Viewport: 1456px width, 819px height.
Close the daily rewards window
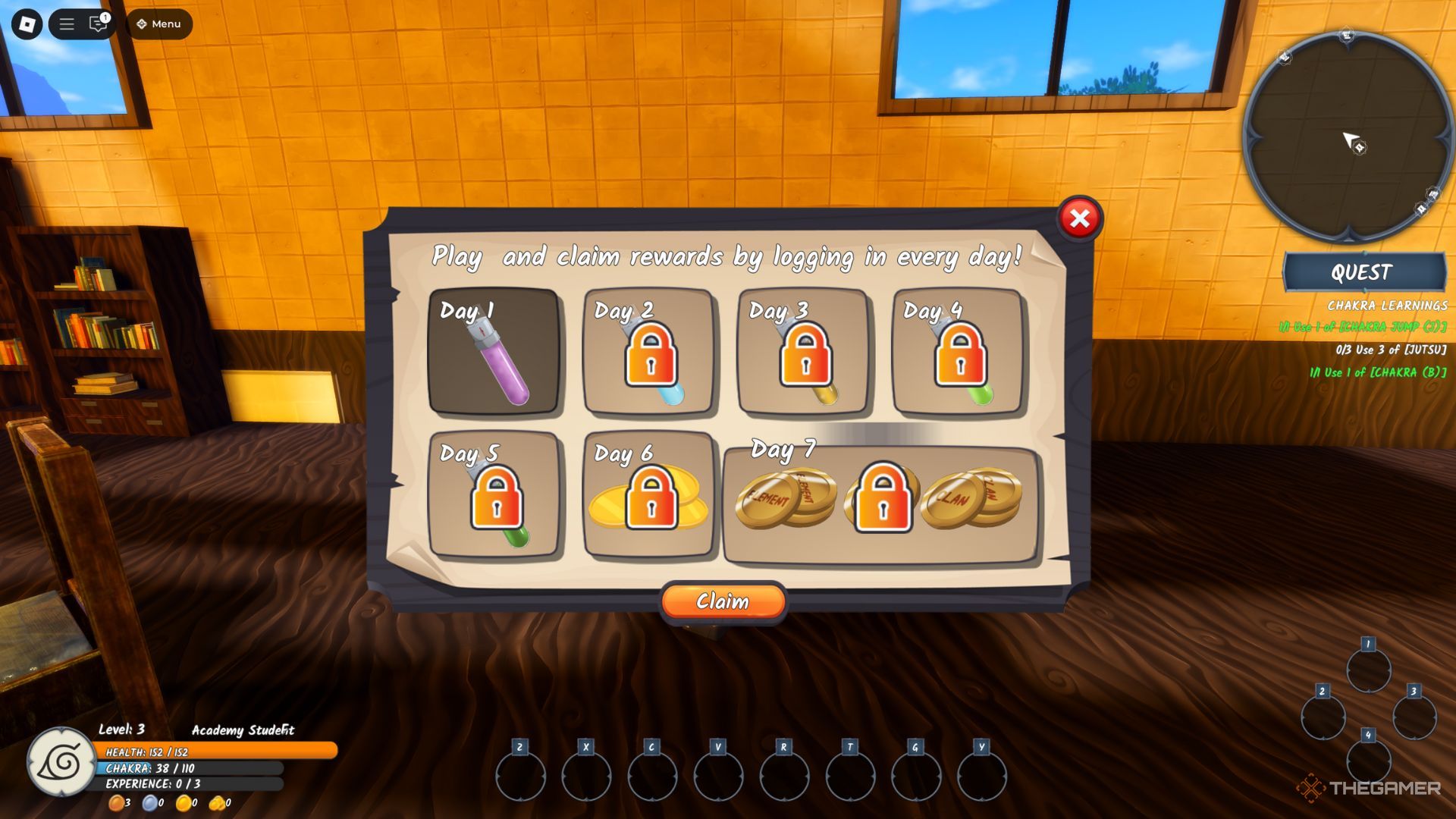click(1080, 219)
